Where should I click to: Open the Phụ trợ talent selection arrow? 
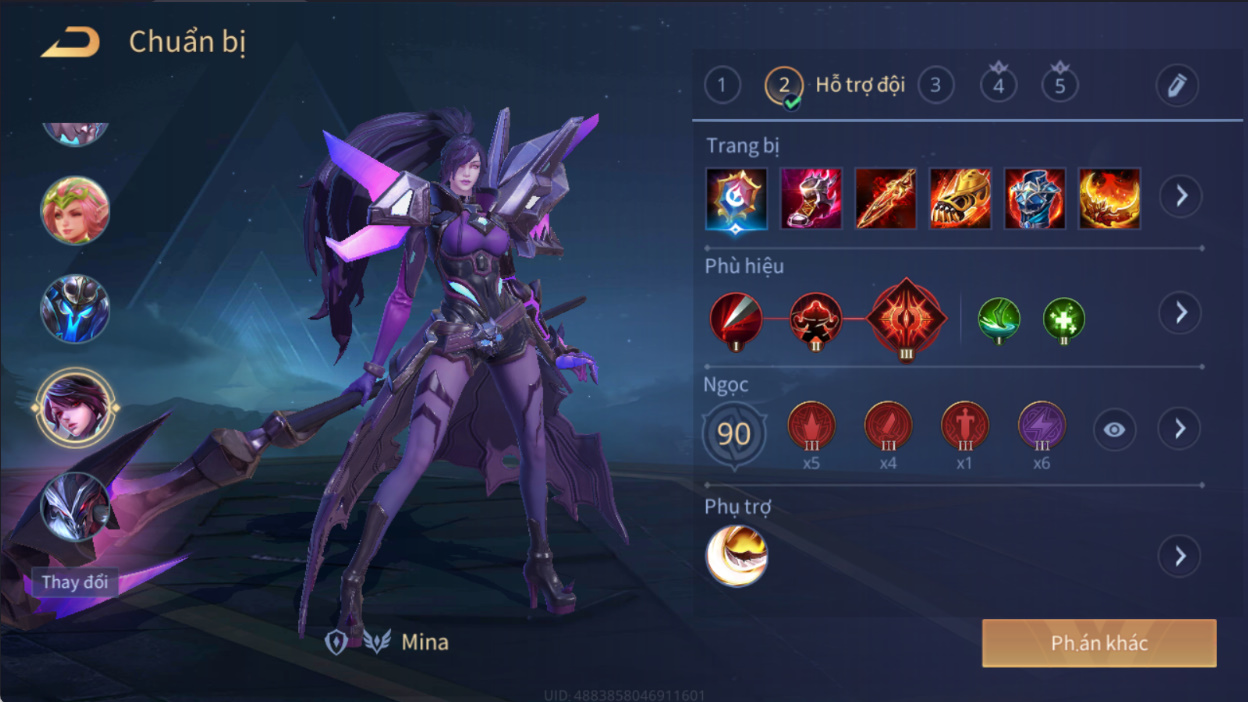(1180, 556)
